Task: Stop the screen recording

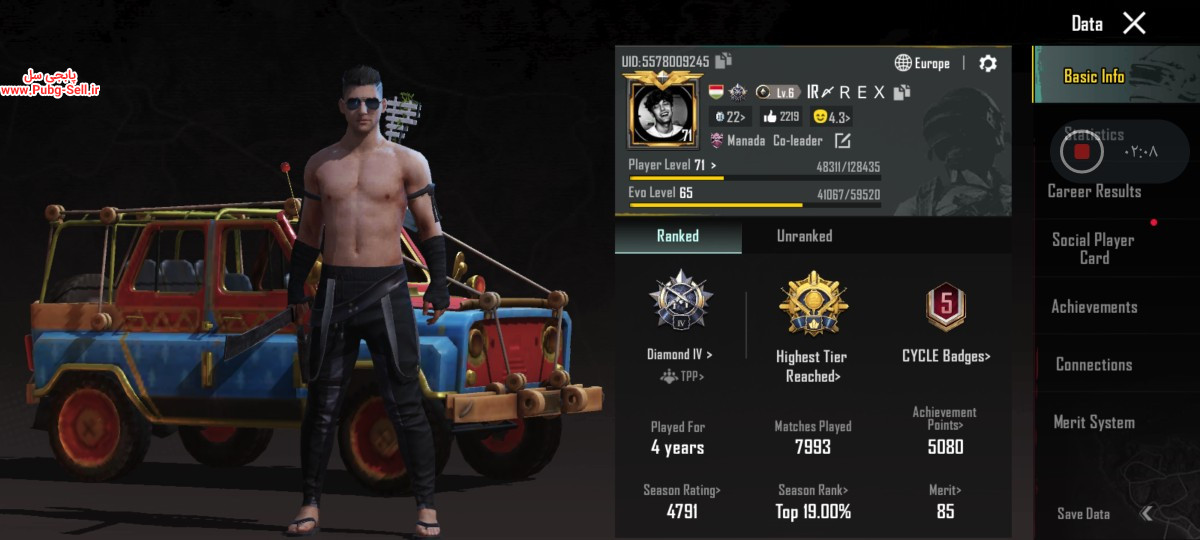Action: click(x=1081, y=152)
